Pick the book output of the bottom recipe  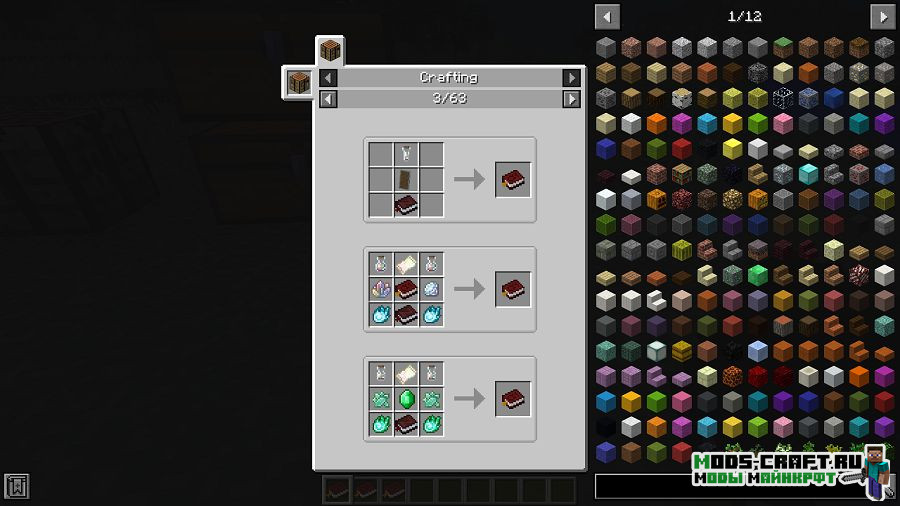point(513,399)
